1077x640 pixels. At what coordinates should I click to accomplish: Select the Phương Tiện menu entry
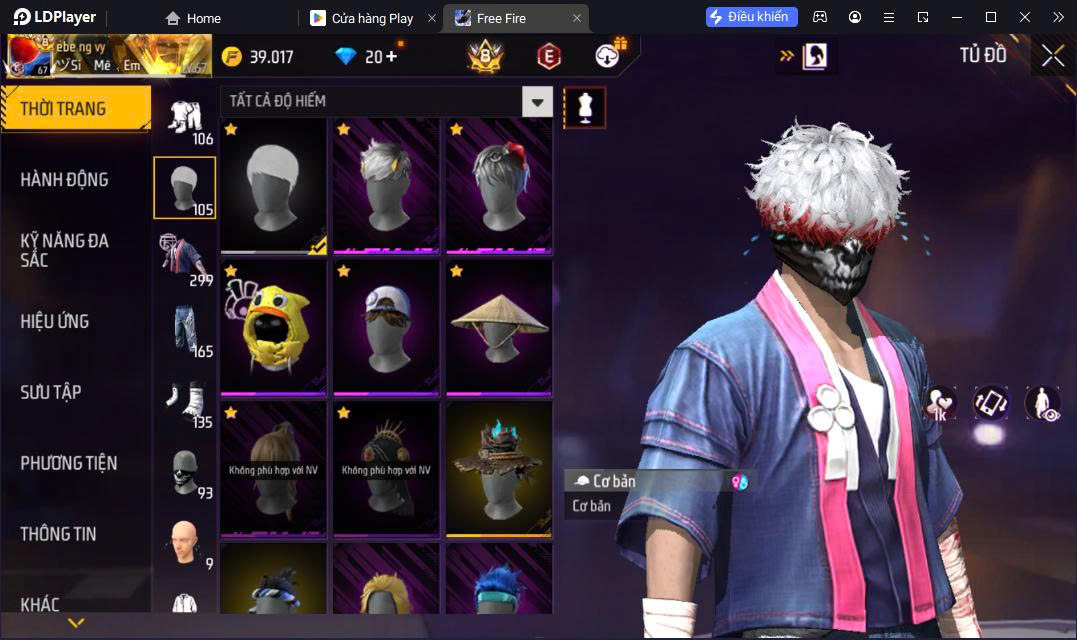pyautogui.click(x=69, y=463)
